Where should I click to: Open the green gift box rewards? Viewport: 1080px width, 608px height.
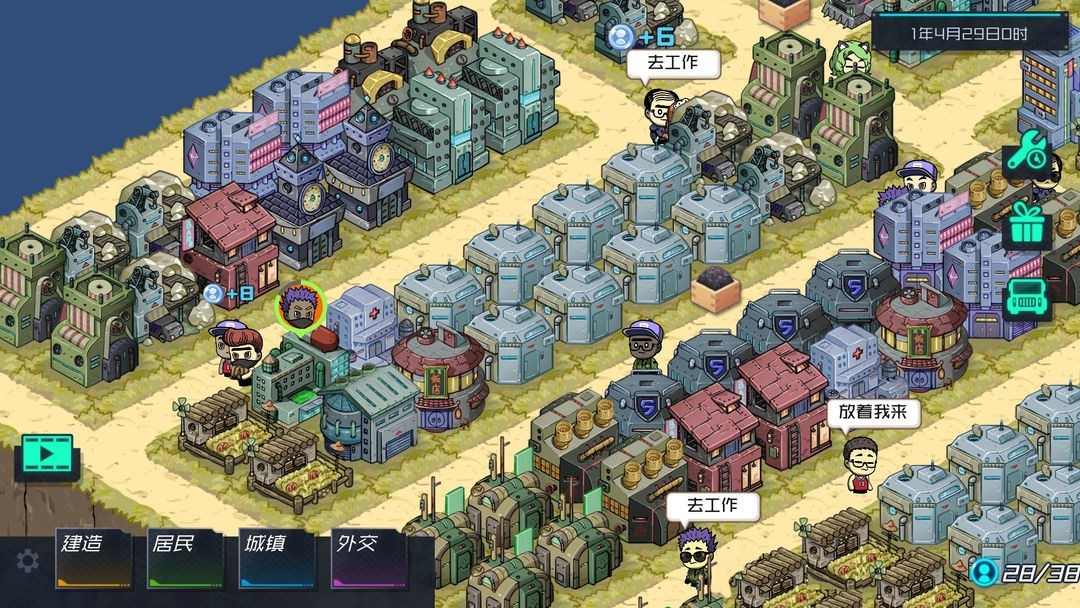1026,225
